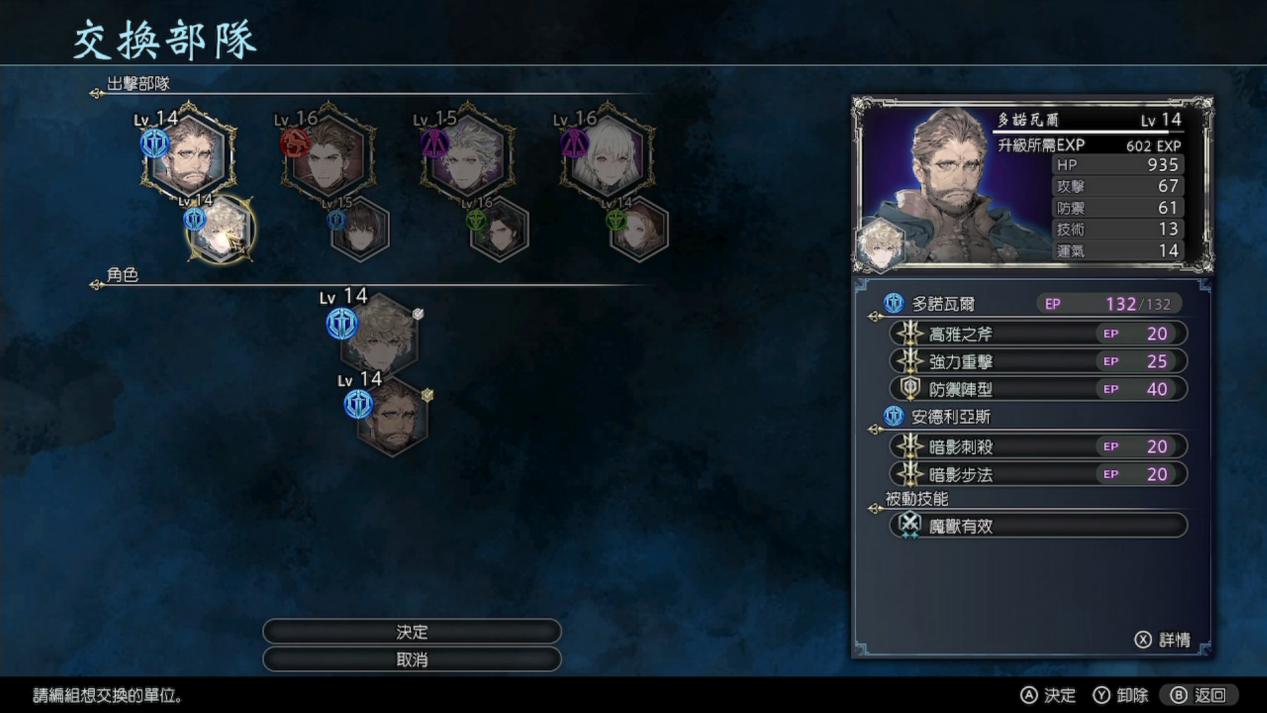Choose the 強力重擊 skill row
Screen dimensions: 1267x713
point(1037,361)
